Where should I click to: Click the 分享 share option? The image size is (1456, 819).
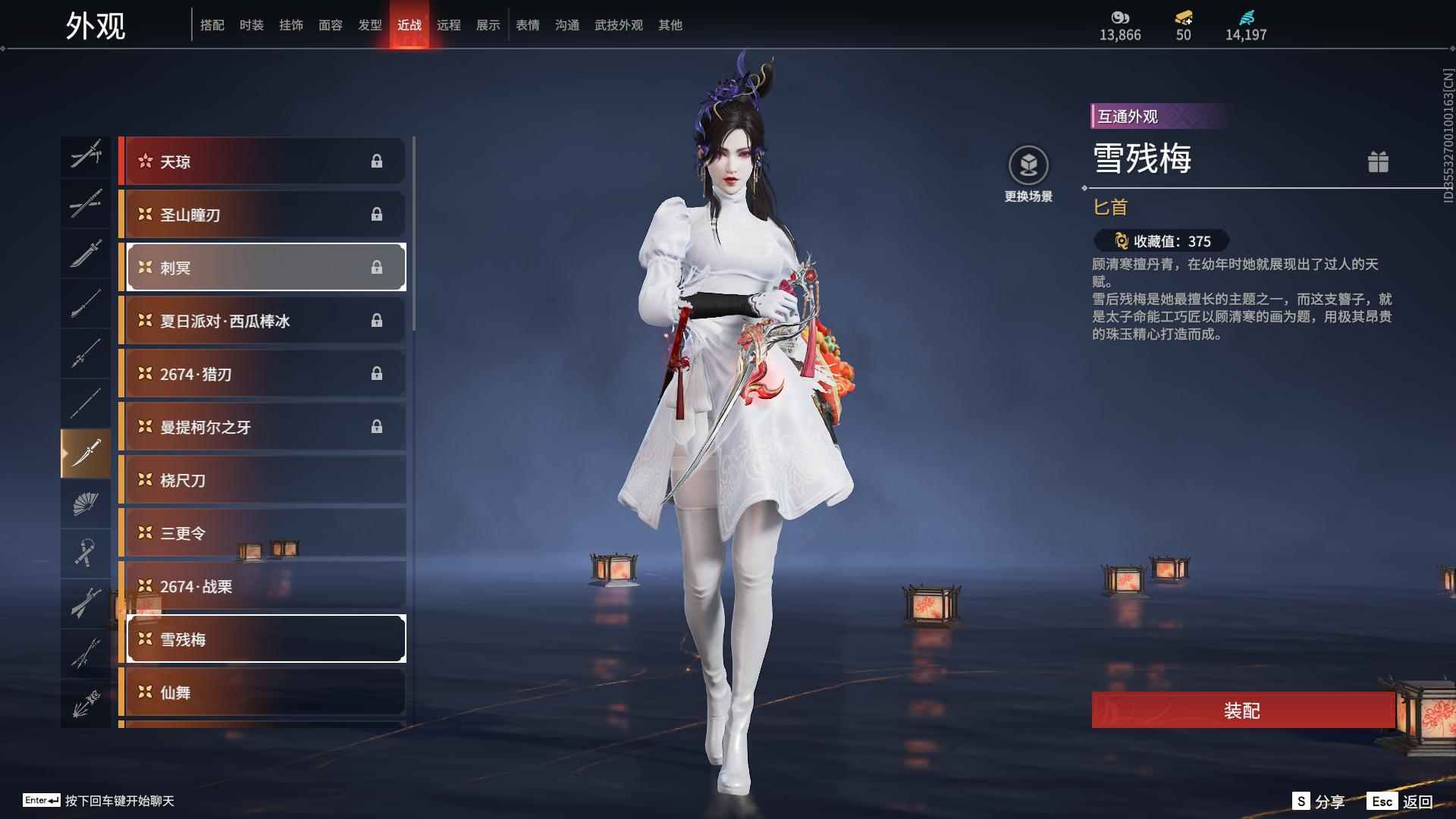(1330, 800)
